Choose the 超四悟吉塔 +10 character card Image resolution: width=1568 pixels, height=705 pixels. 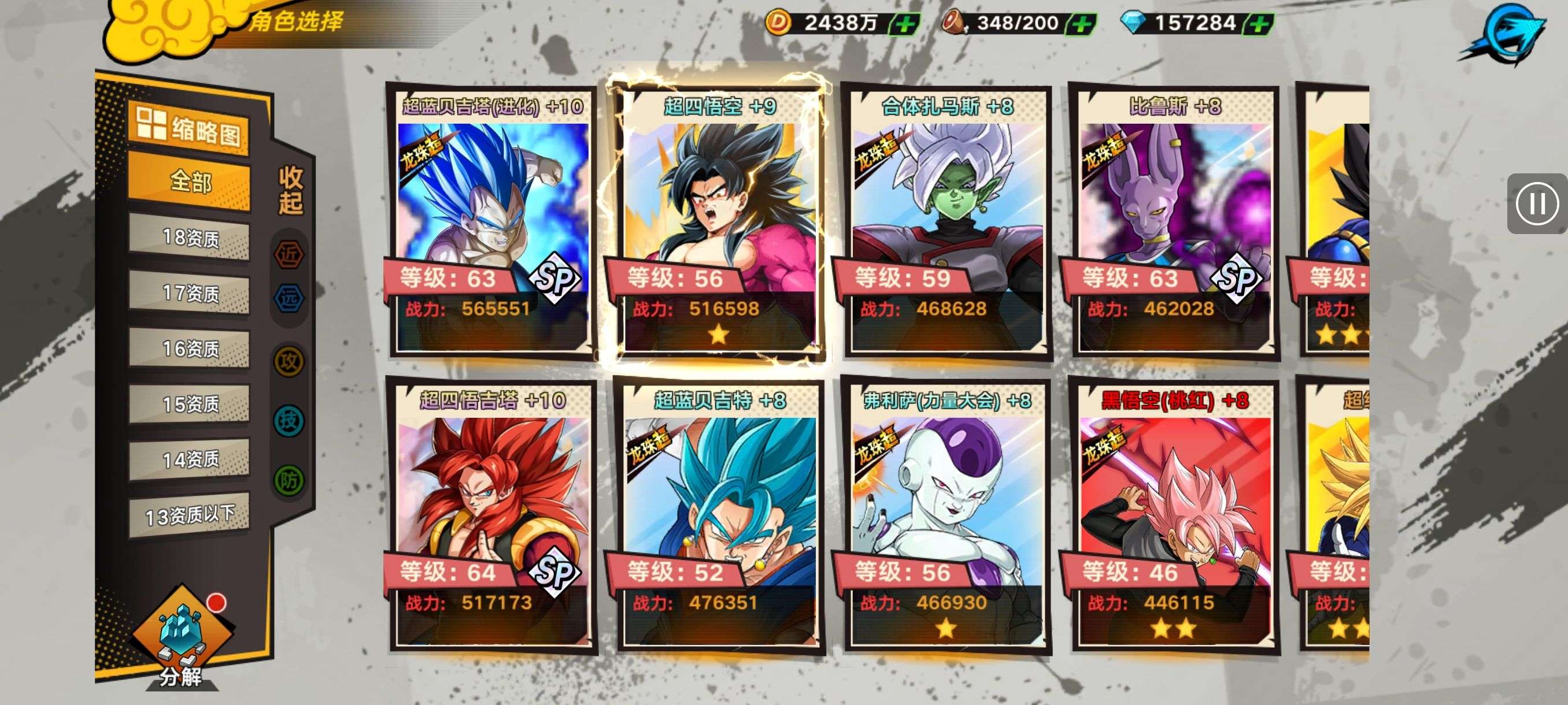493,515
